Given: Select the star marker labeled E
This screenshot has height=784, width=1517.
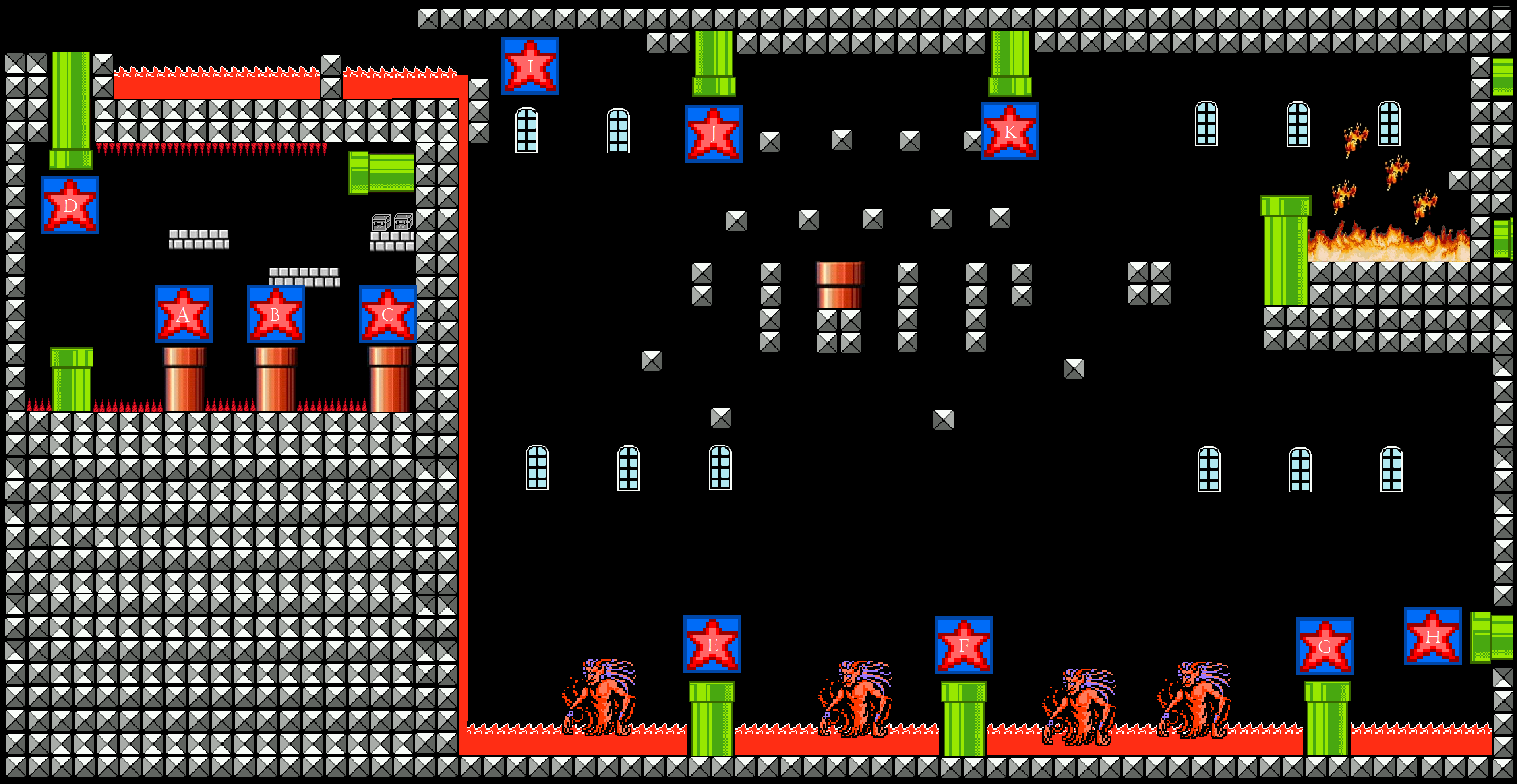Looking at the screenshot, I should tap(712, 644).
